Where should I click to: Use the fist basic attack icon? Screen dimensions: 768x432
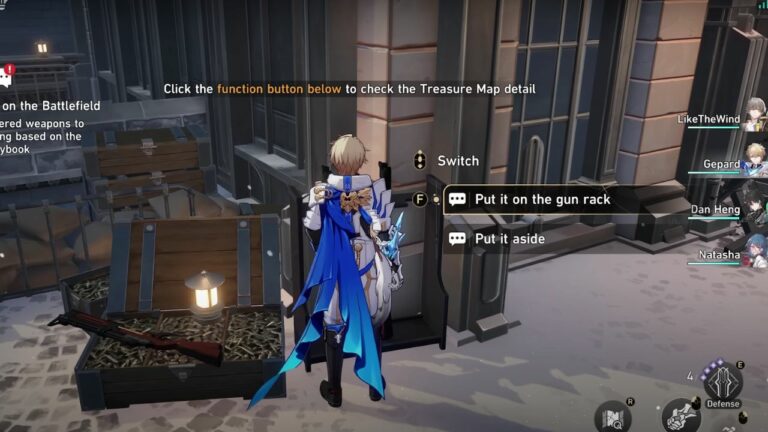click(x=680, y=415)
